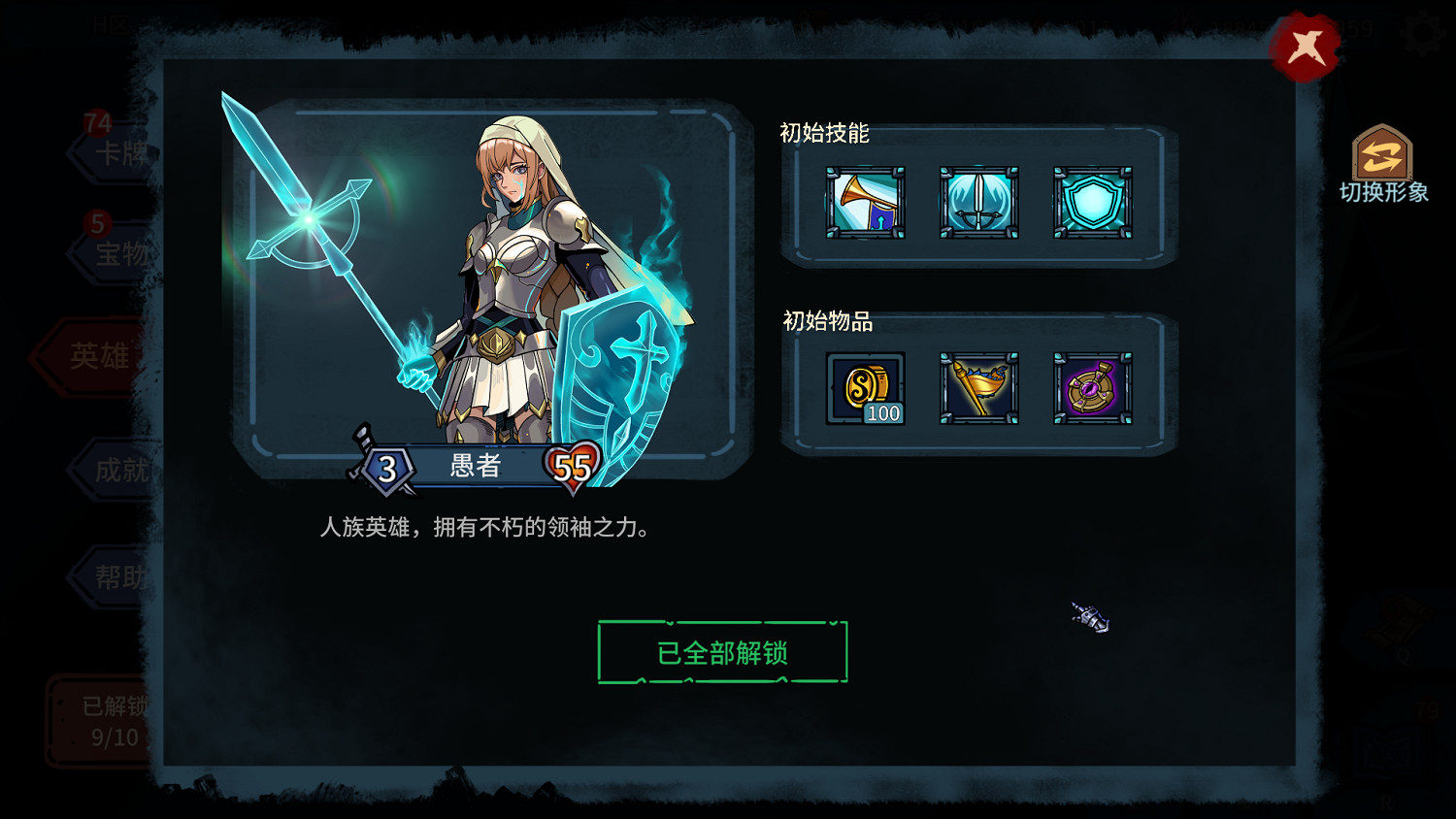Select the crossed swords skill icon
Screen dimensions: 1456x819
[978, 202]
